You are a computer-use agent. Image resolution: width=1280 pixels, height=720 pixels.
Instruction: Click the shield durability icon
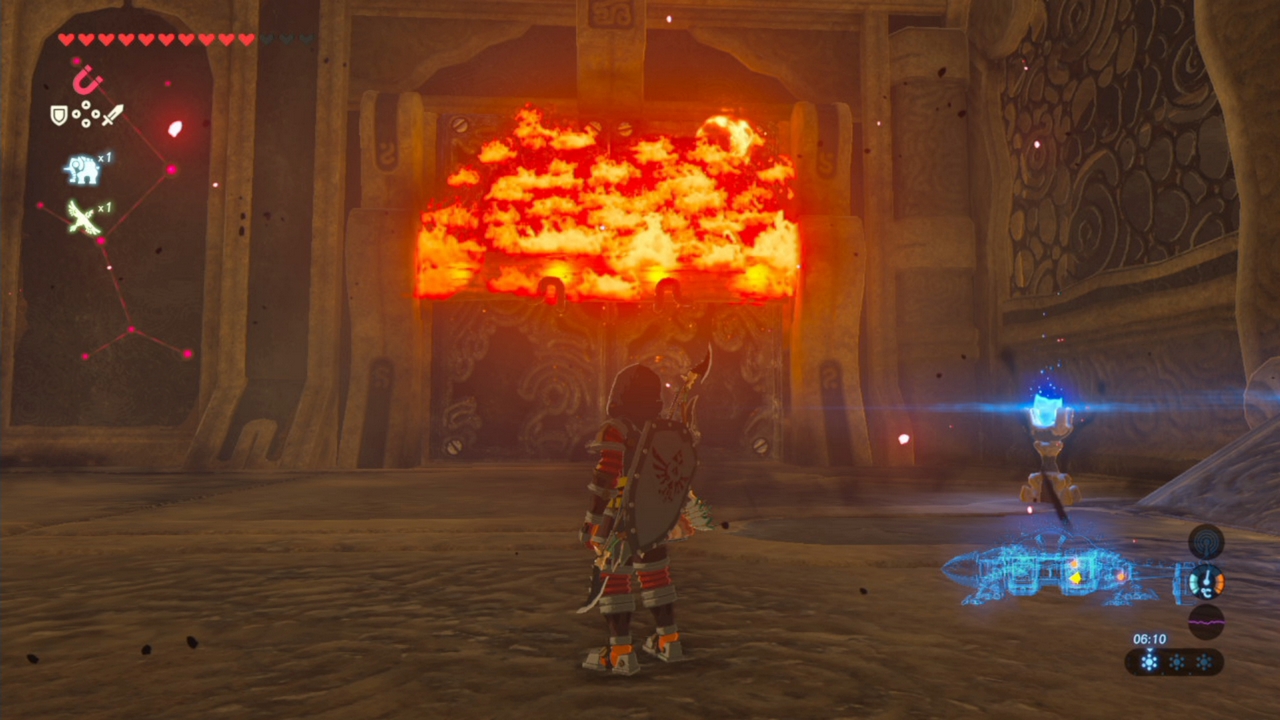coord(58,113)
